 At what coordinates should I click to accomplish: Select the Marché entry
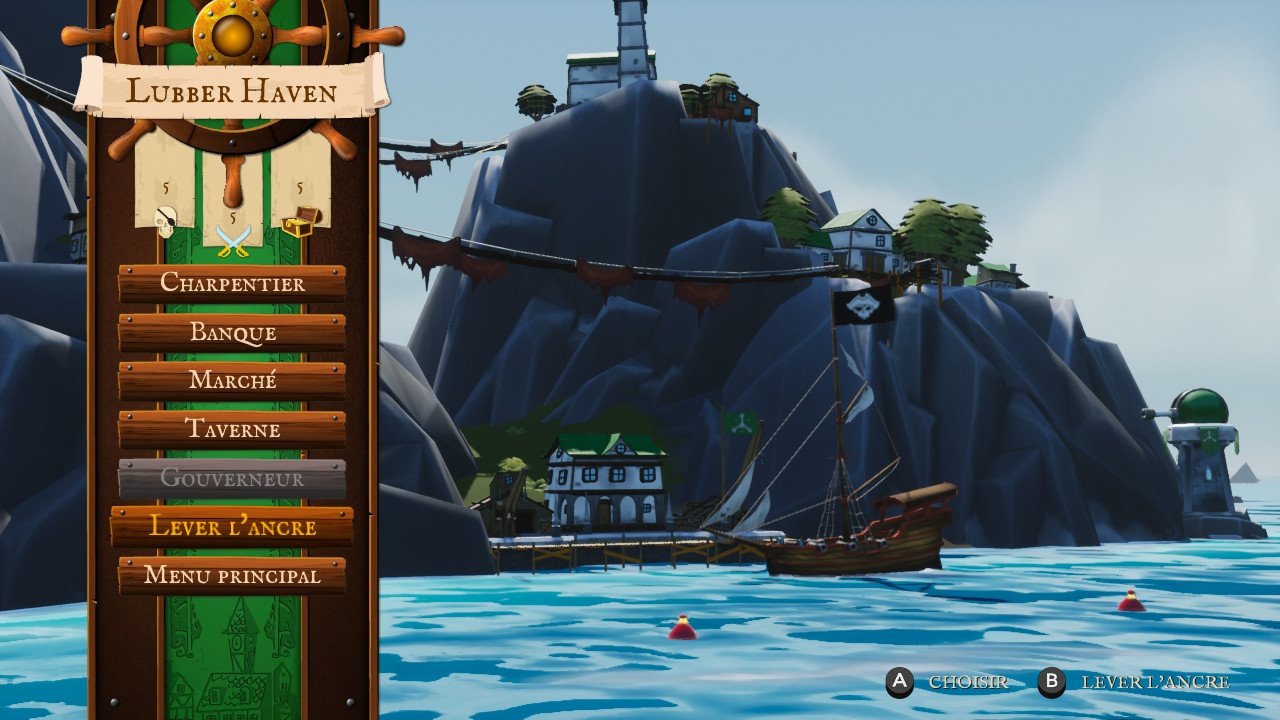pos(232,381)
